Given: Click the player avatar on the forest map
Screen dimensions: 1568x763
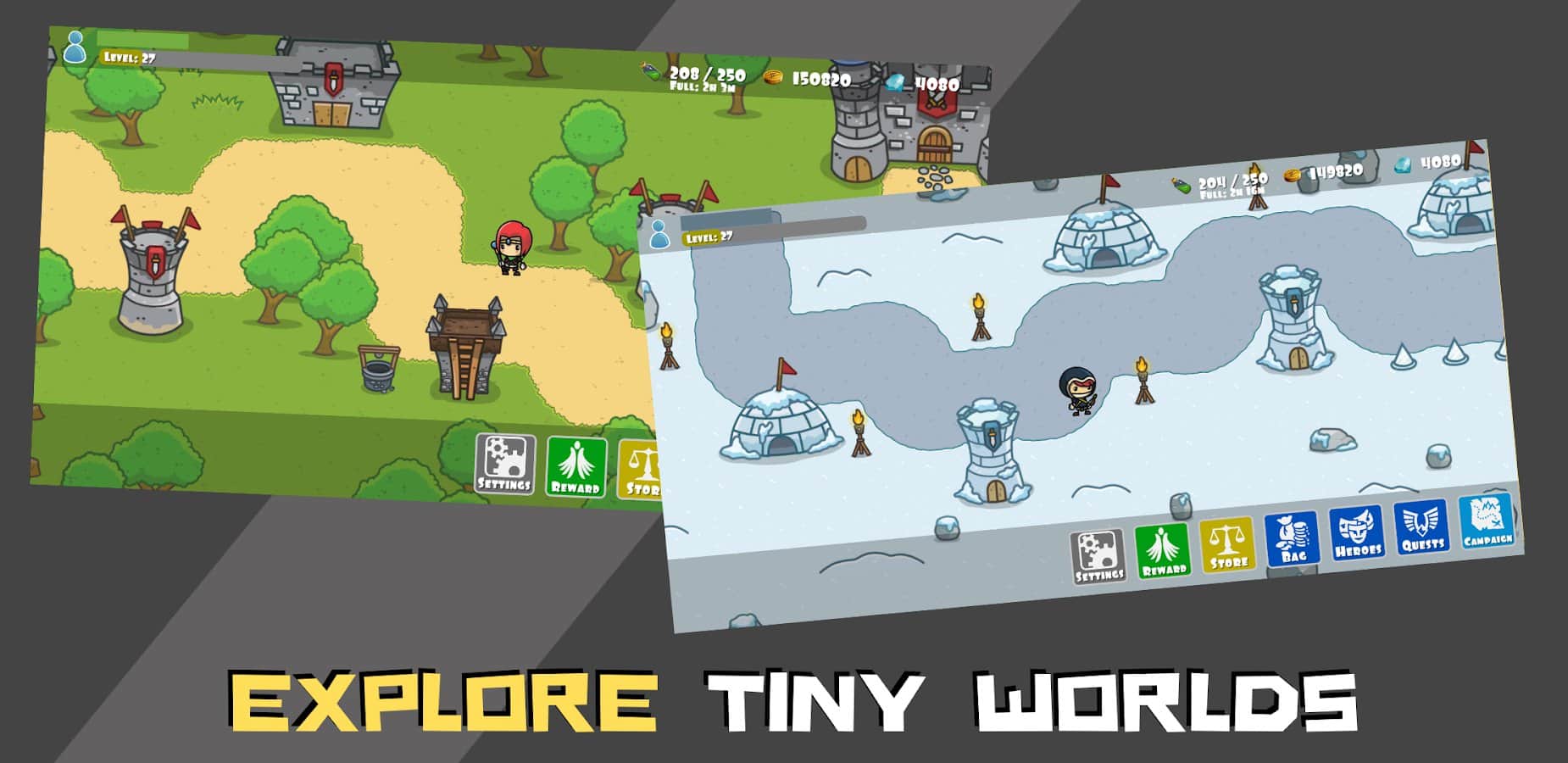Looking at the screenshot, I should tap(76, 47).
